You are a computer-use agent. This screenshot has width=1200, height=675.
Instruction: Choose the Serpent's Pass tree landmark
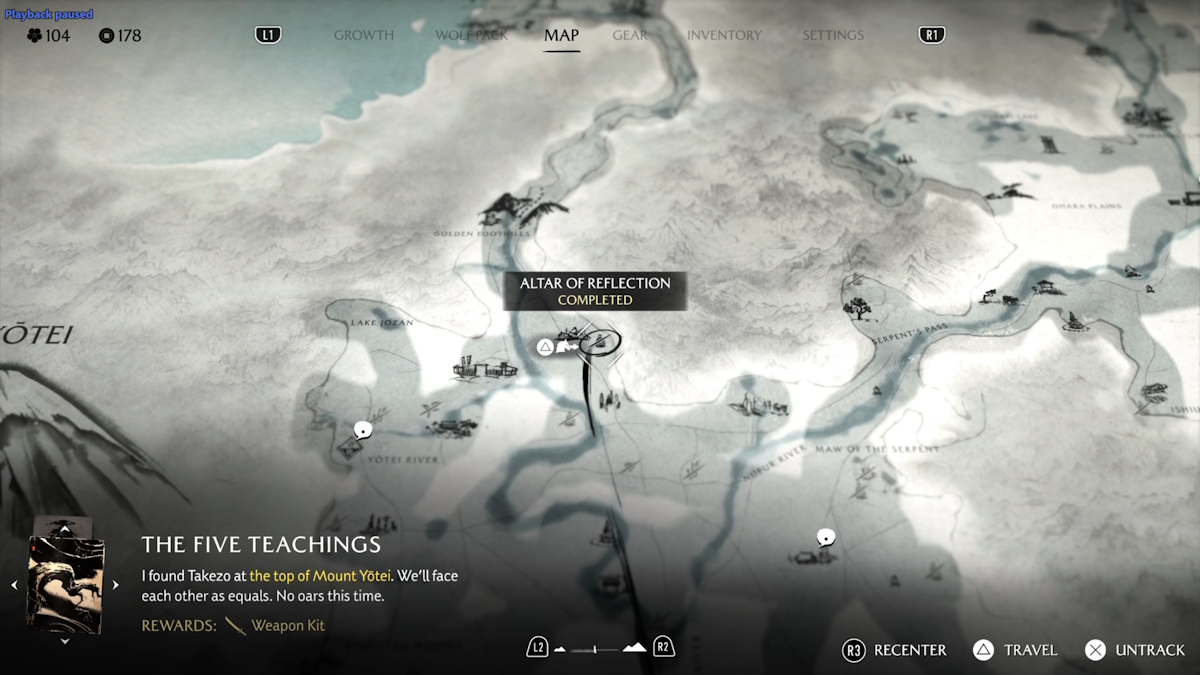857,308
